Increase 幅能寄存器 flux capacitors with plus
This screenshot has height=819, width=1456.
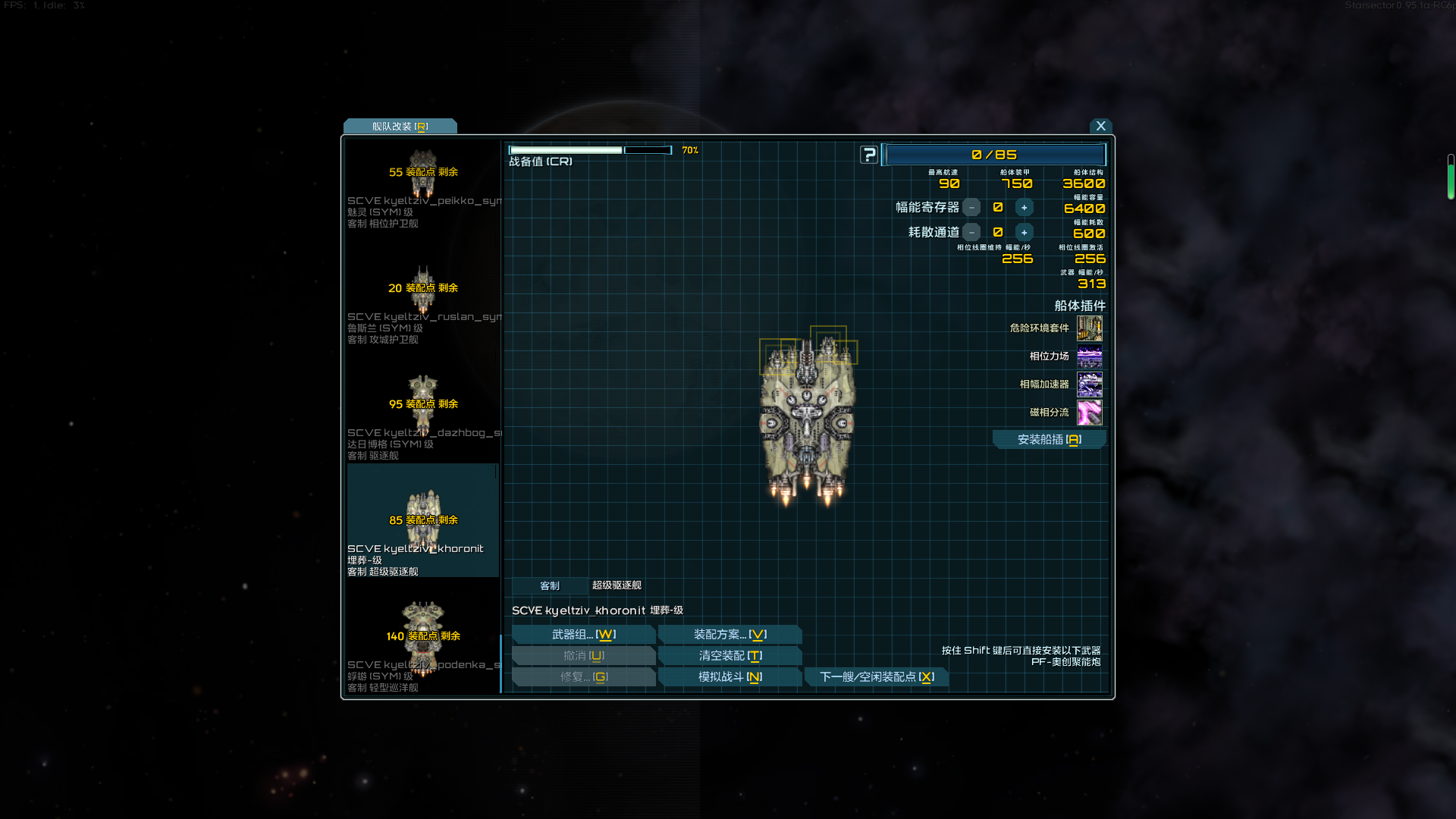tap(1024, 208)
